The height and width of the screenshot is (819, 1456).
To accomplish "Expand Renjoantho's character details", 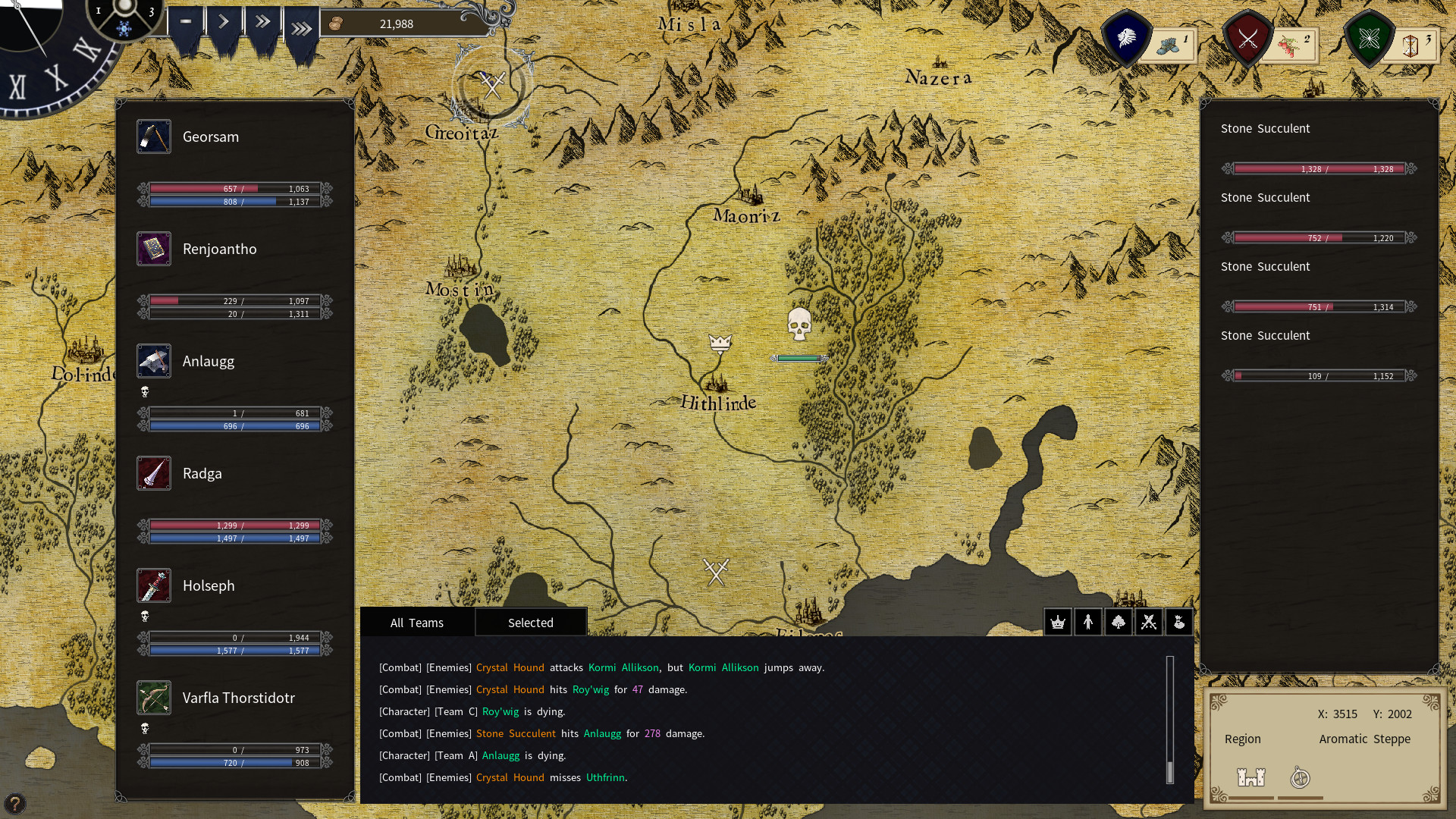I will (x=219, y=249).
